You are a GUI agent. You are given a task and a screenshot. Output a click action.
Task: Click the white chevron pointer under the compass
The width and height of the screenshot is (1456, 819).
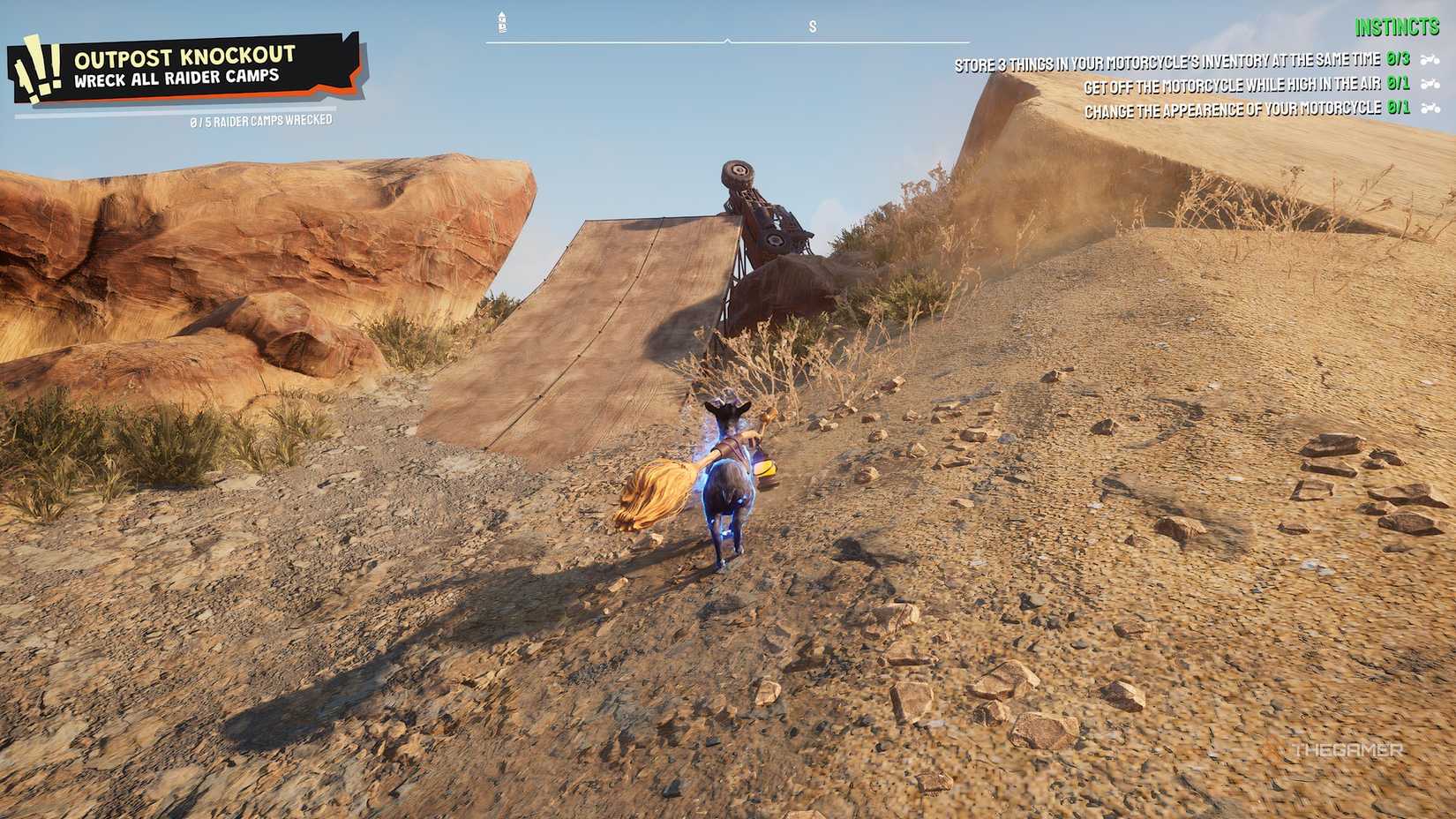click(x=728, y=40)
